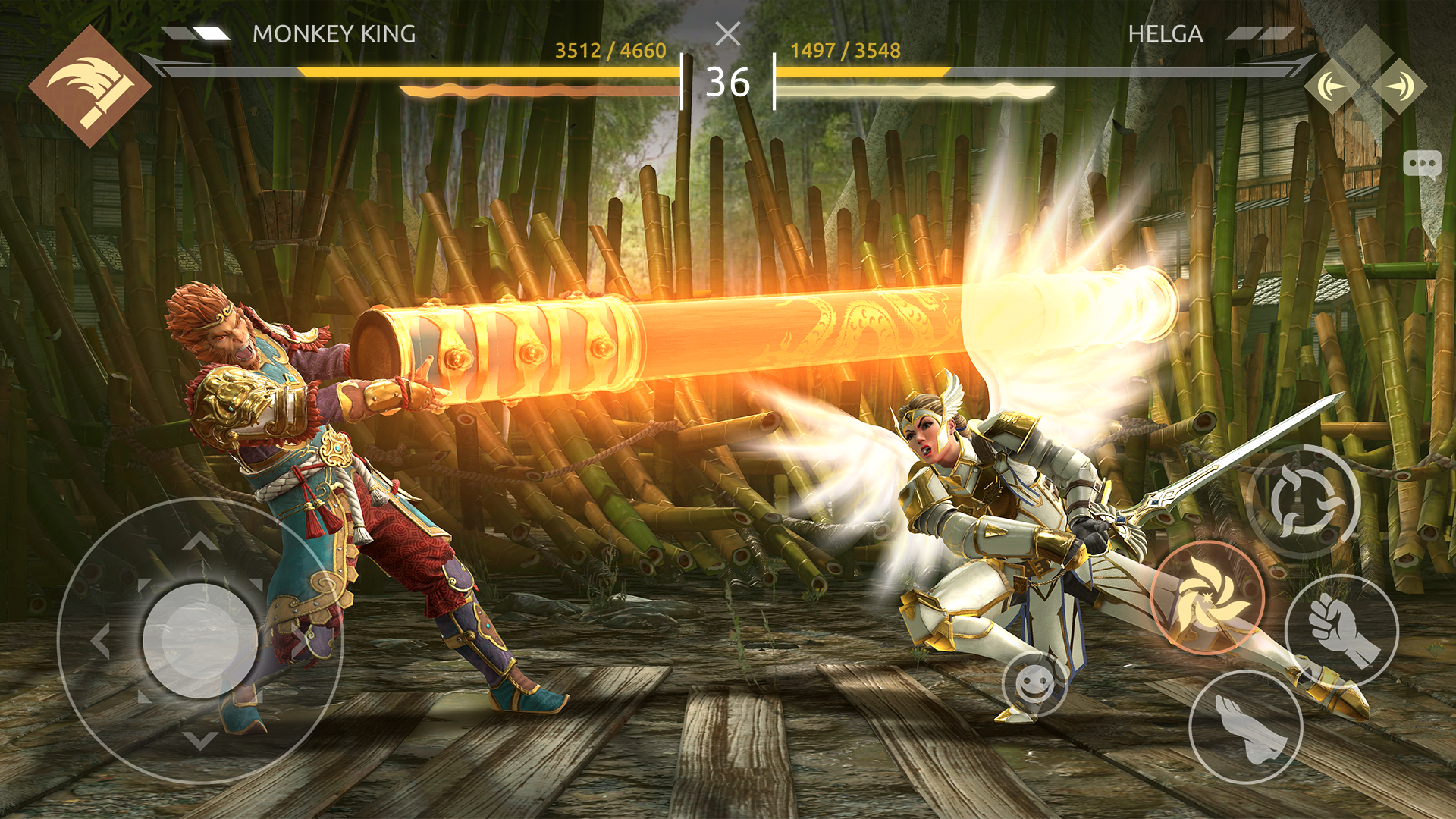Select the MONKEY KING name label
Viewport: 1456px width, 819px height.
point(334,32)
